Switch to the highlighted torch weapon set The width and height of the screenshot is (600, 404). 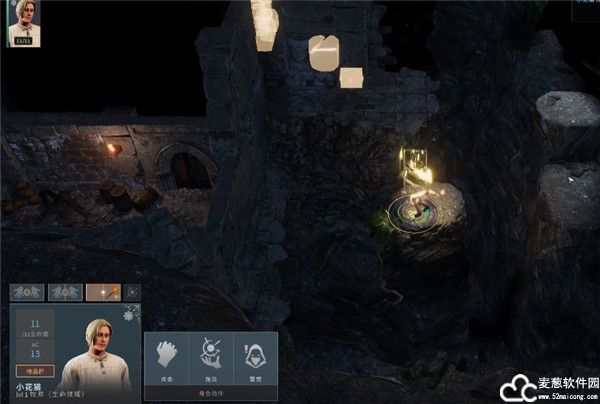(102, 293)
